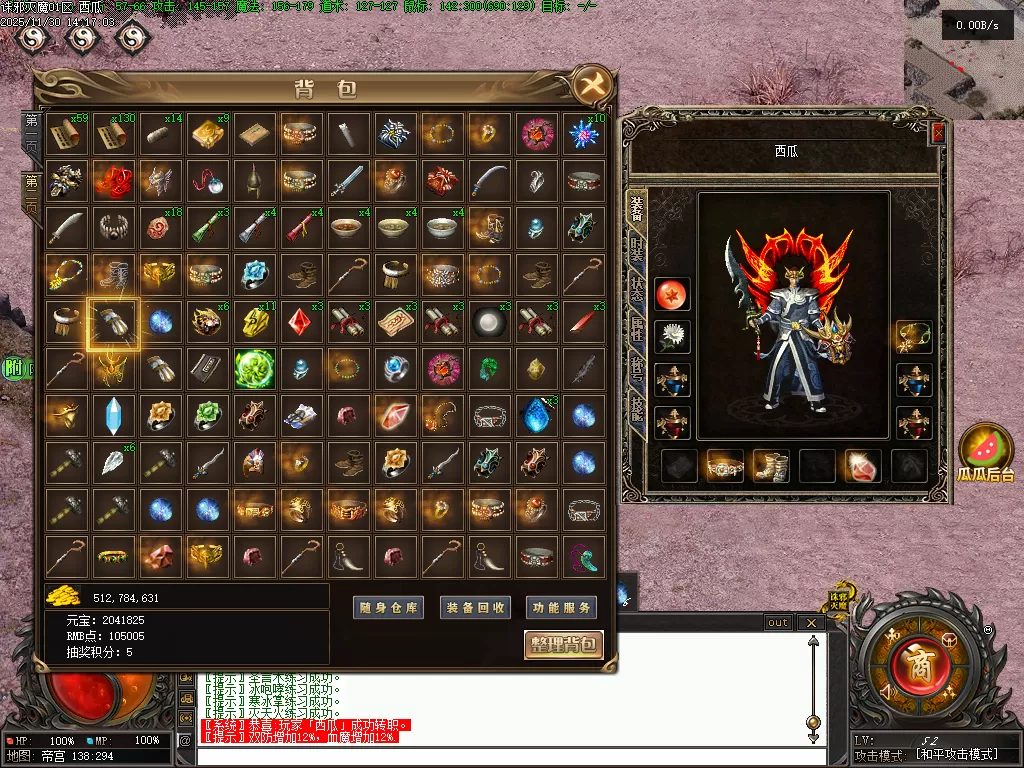Close the chat log with its X
1024x768 pixels.
[811, 623]
